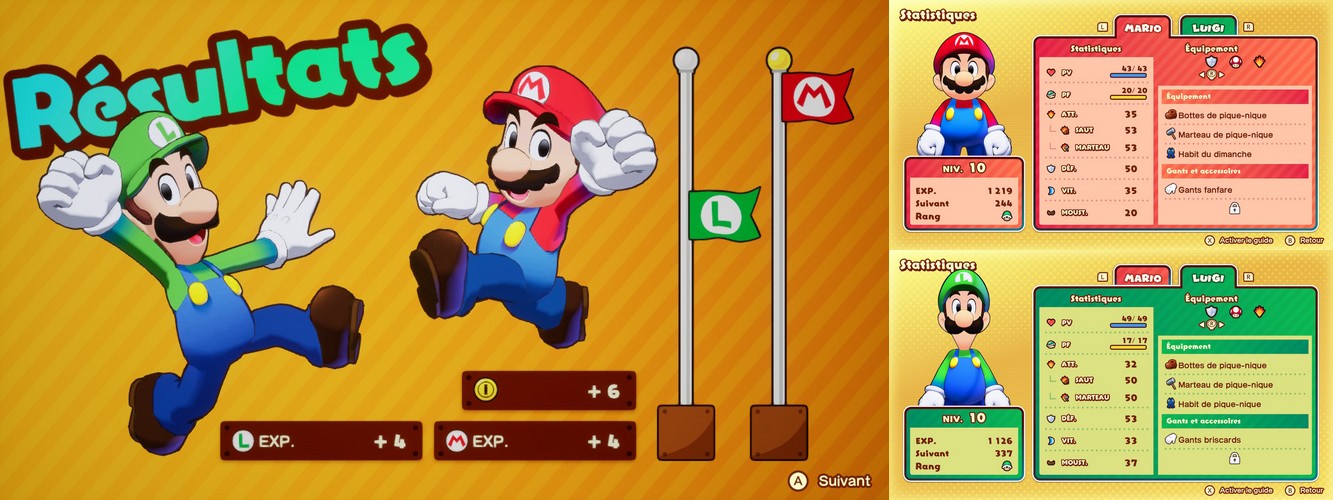Choose the Gants fanfare gloves entry
1333x500 pixels.
pyautogui.click(x=1204, y=190)
